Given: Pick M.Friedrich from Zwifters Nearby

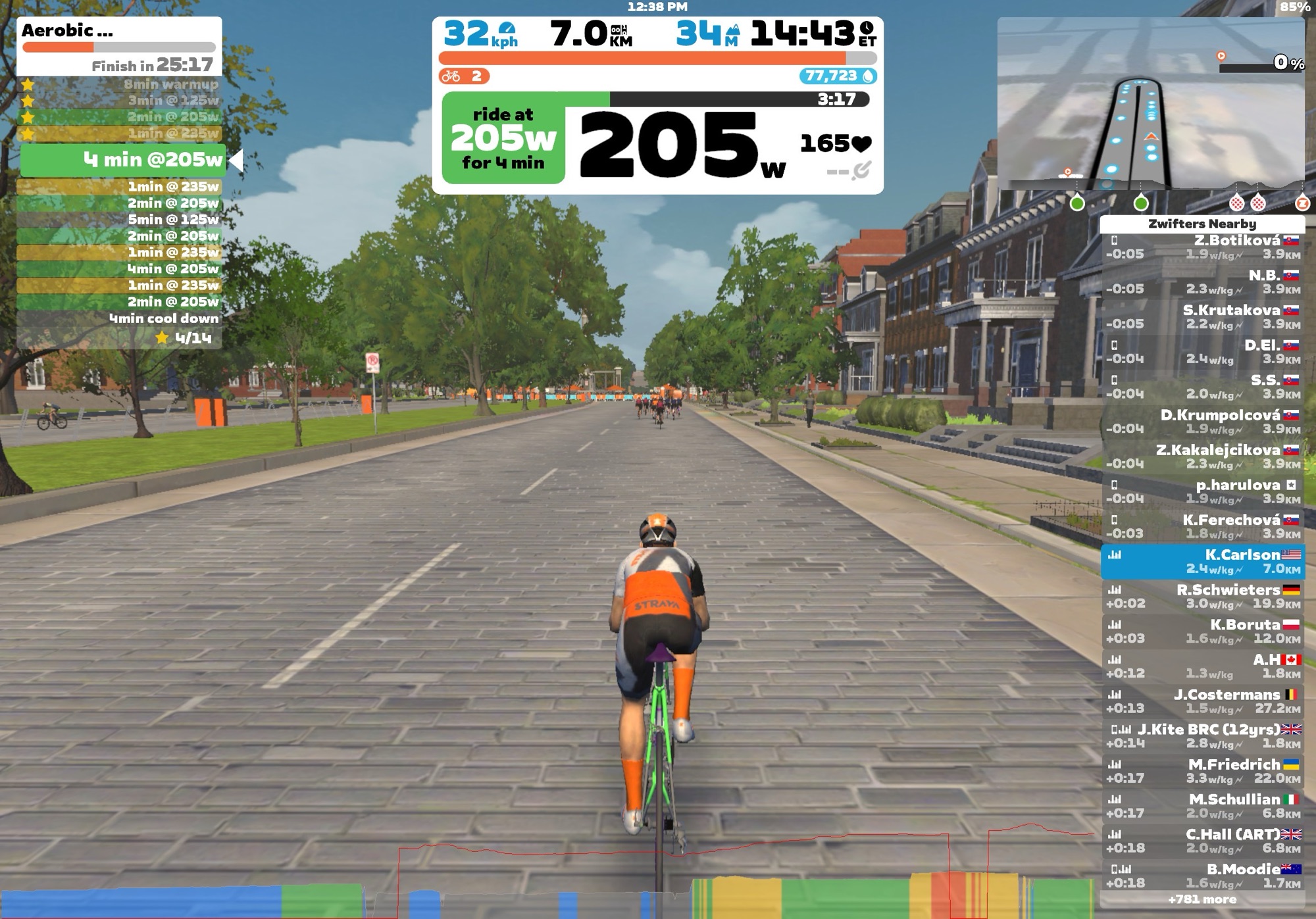Looking at the screenshot, I should click(x=1203, y=771).
